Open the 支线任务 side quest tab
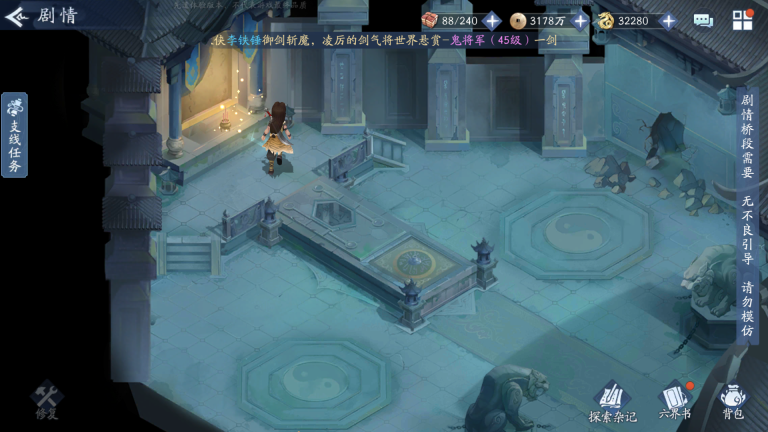 (x=15, y=135)
